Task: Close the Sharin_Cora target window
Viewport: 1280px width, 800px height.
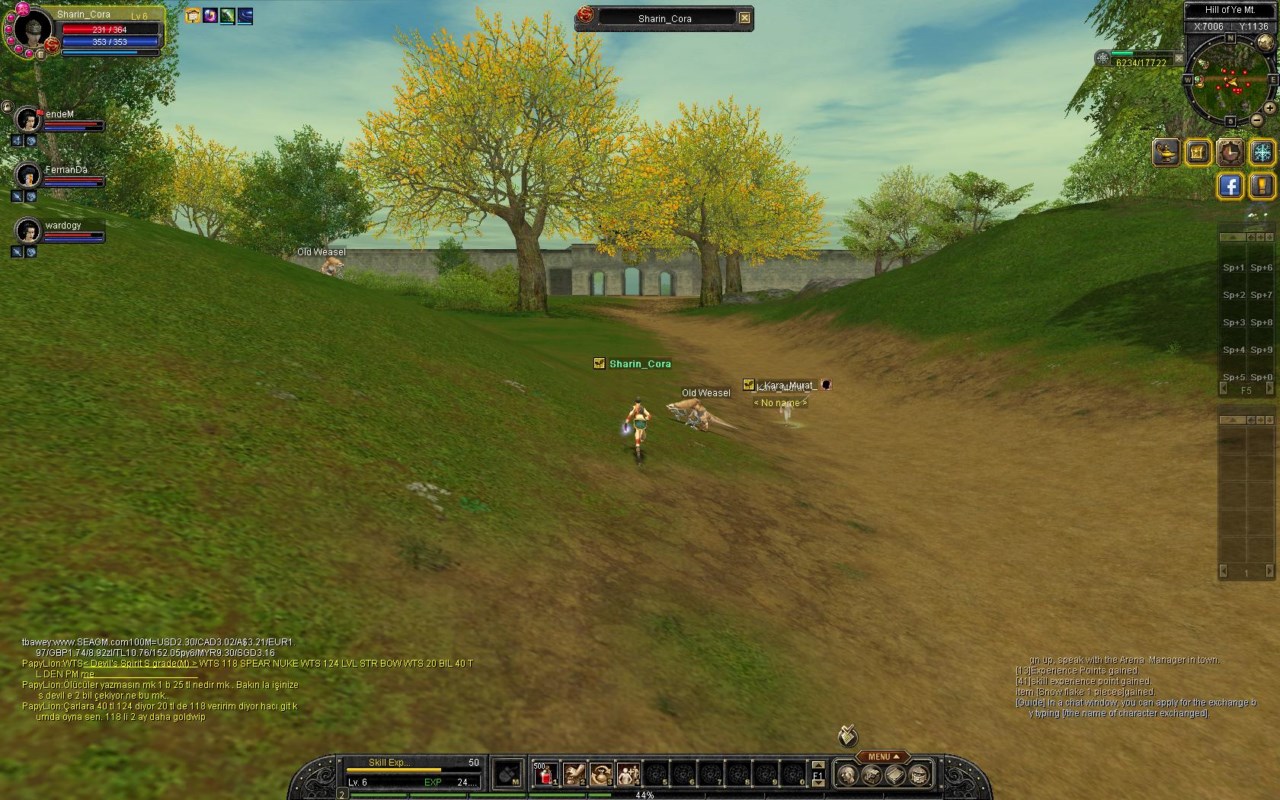Action: 744,18
